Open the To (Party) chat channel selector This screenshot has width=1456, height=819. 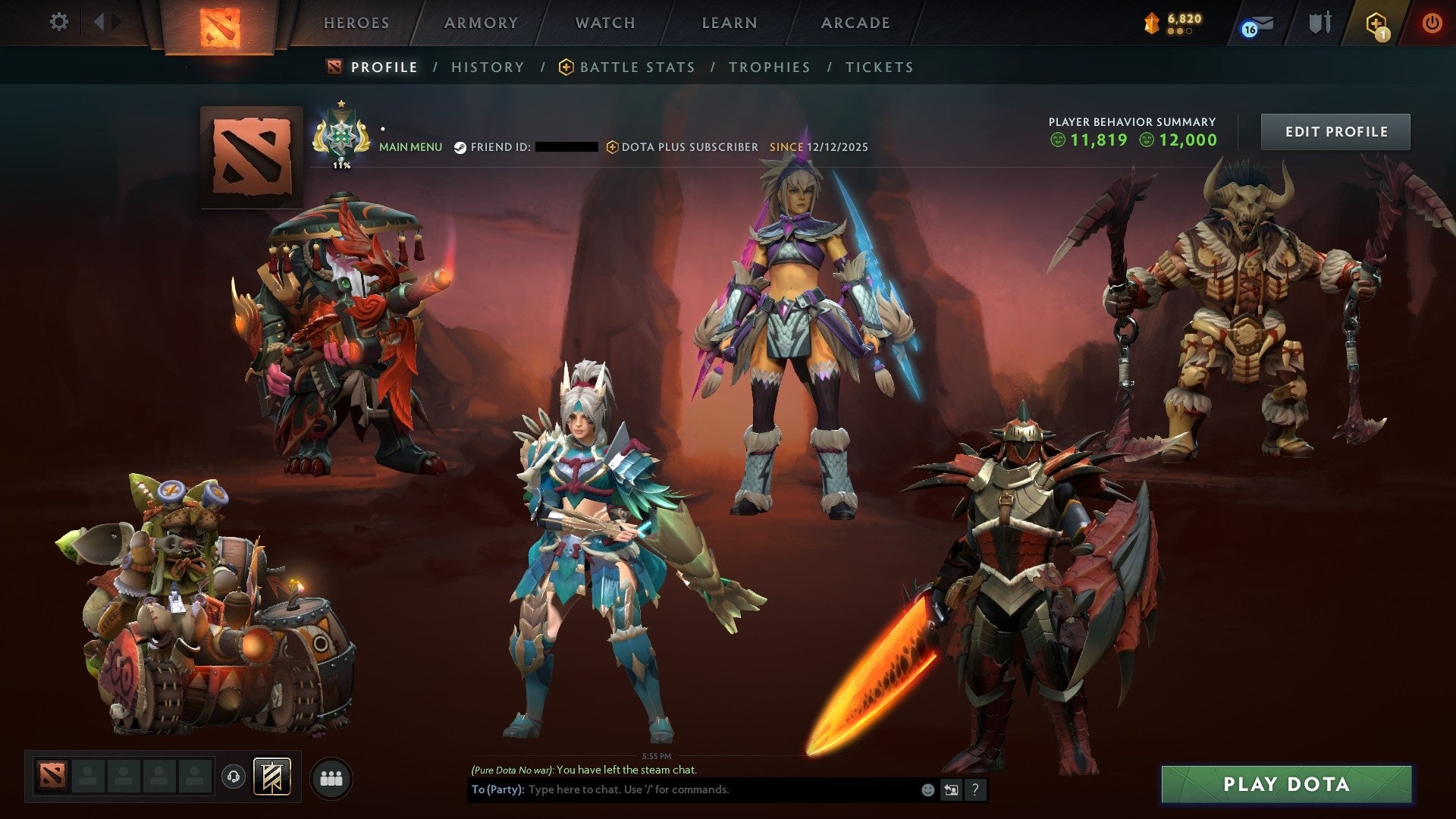pyautogui.click(x=497, y=789)
